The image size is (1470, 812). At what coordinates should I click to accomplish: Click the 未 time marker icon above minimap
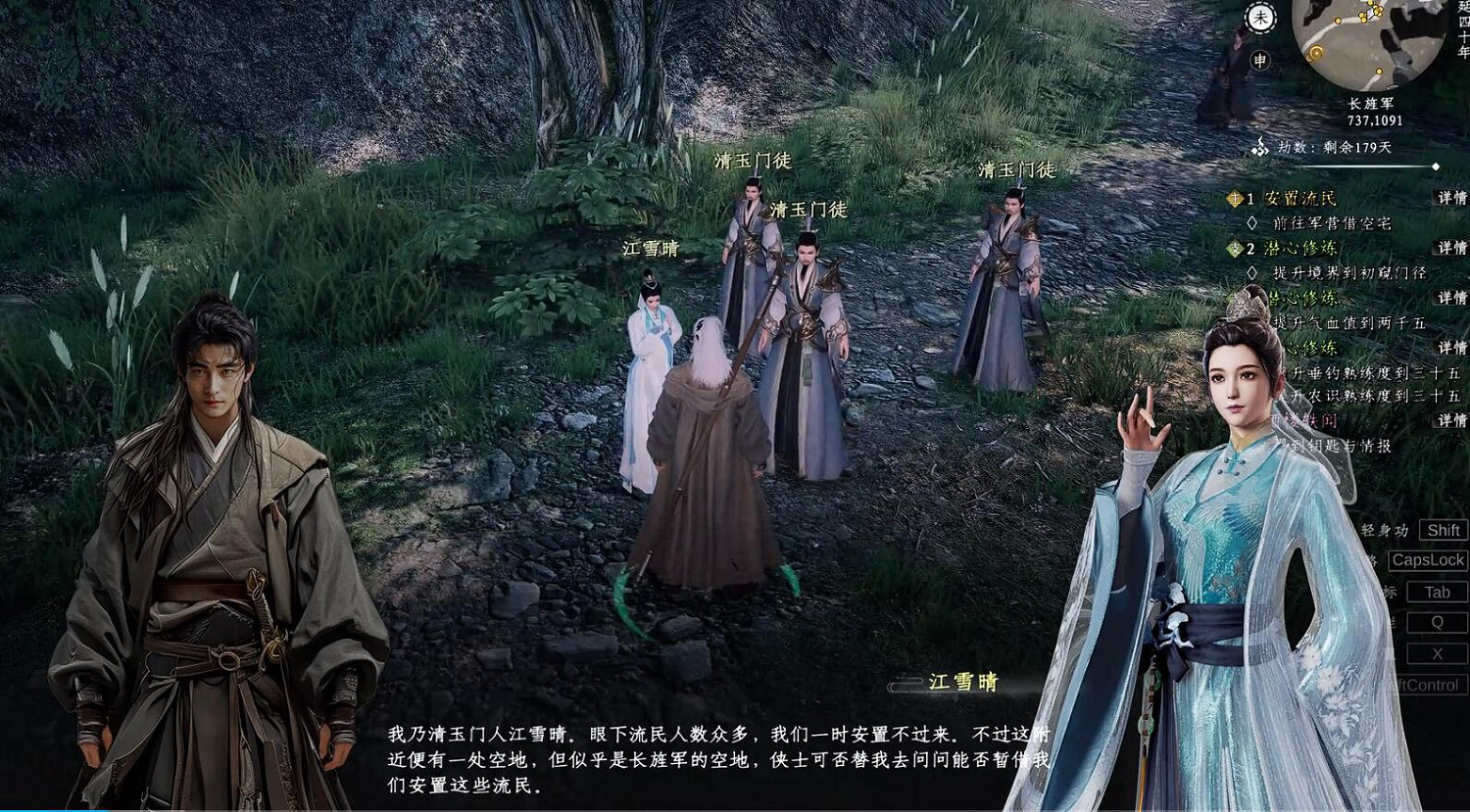click(1260, 18)
